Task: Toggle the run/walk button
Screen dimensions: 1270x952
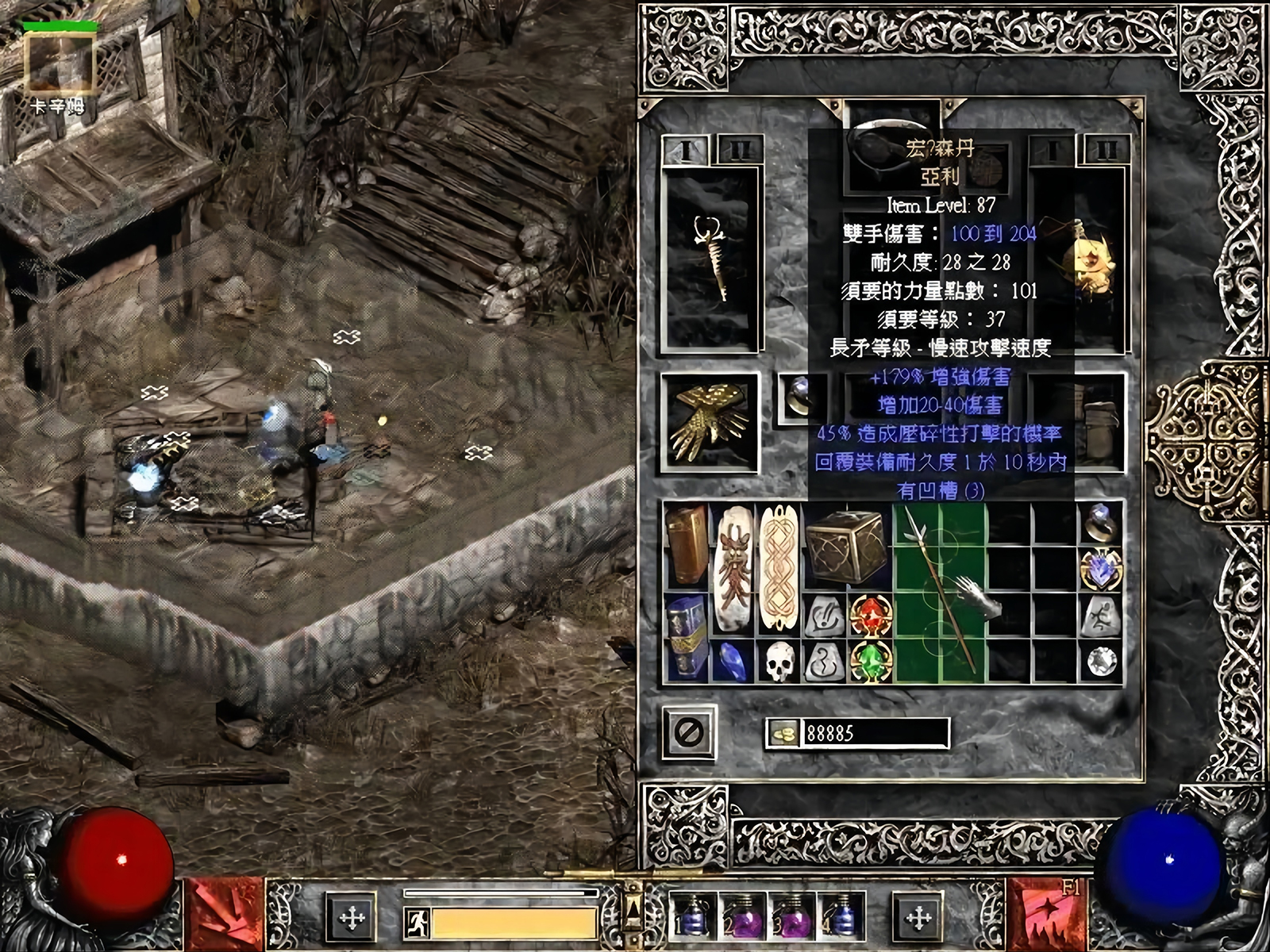Action: point(418,922)
